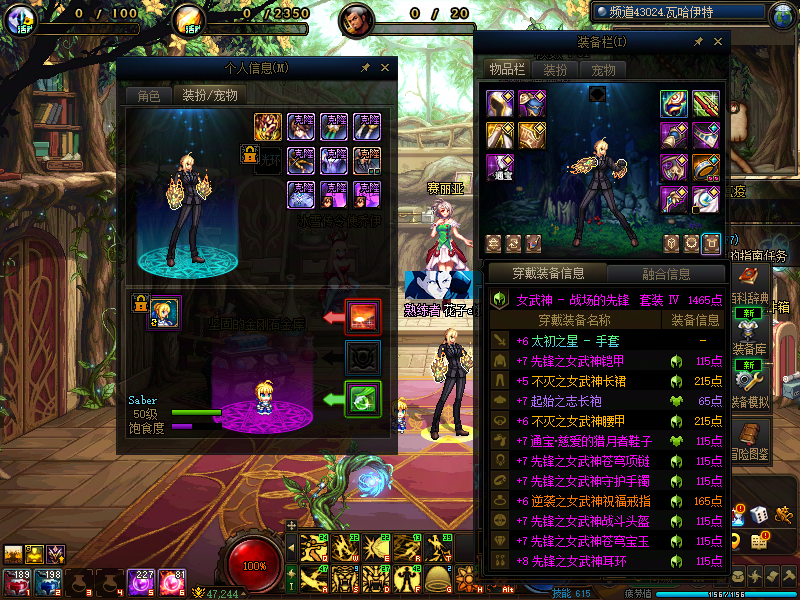Open the 频道 channel selector

[x=682, y=13]
